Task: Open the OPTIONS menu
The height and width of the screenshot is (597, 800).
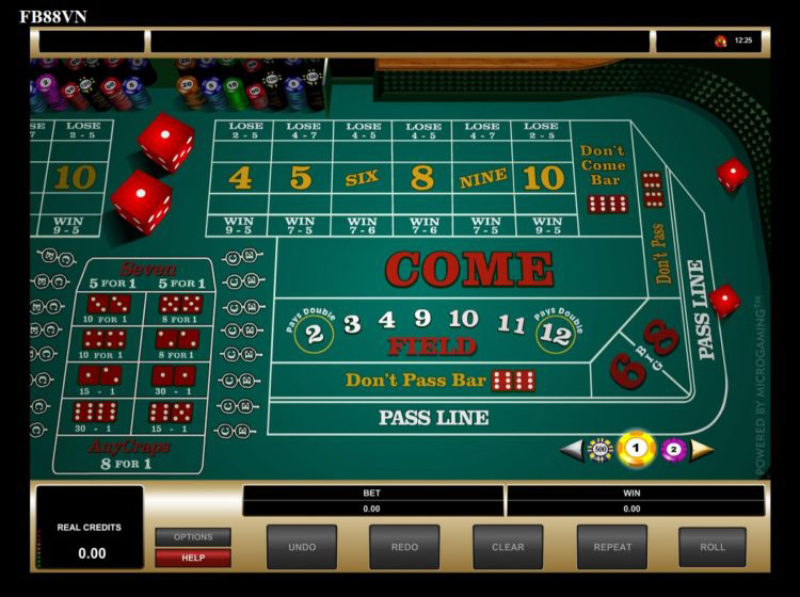Action: click(193, 537)
